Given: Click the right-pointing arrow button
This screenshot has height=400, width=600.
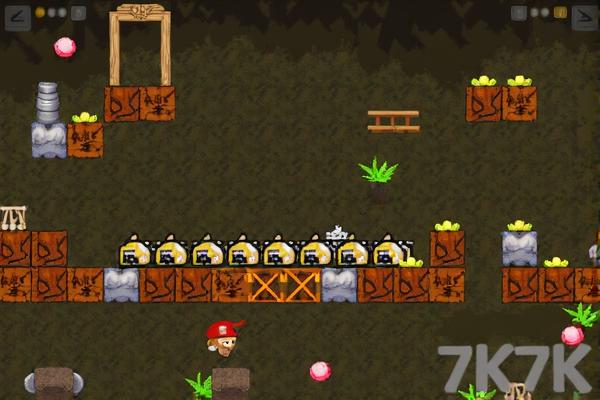Looking at the screenshot, I should (584, 14).
